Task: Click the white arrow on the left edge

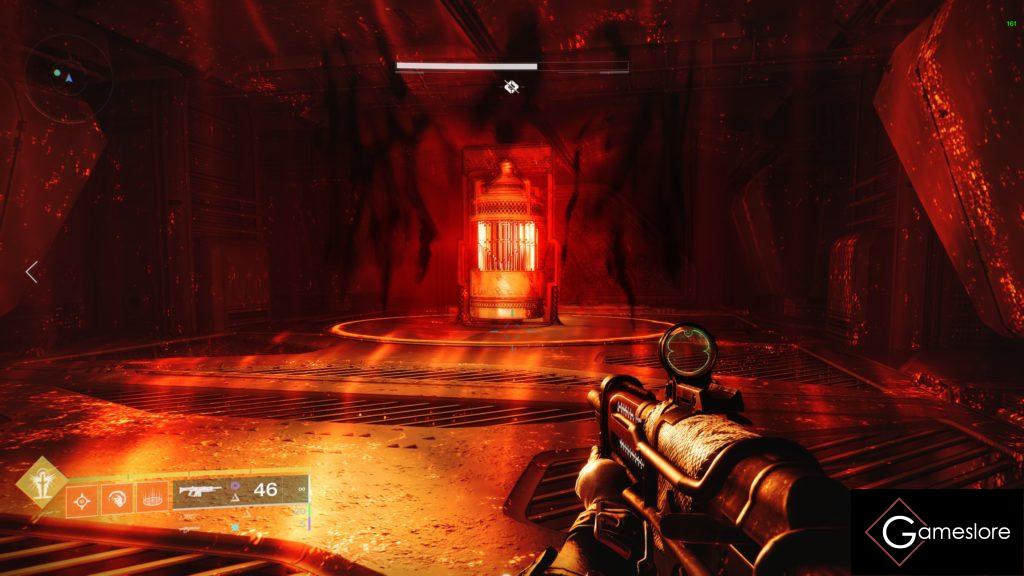Action: coord(32,271)
